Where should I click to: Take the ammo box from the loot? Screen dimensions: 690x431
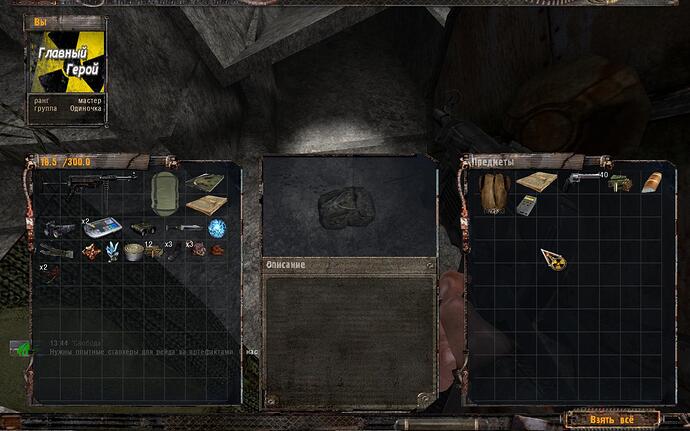point(621,183)
